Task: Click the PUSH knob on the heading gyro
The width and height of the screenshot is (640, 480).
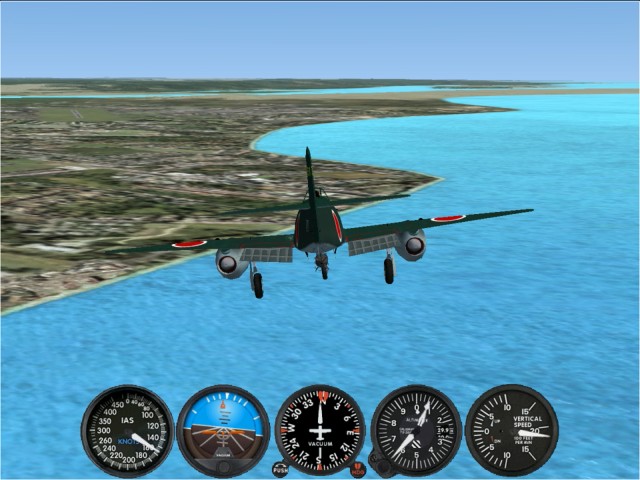Action: pos(280,468)
